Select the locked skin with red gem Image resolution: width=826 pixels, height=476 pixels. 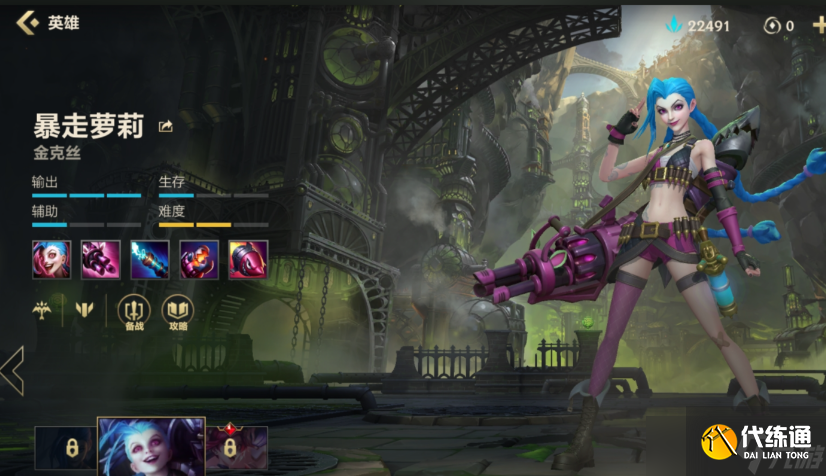tap(236, 449)
